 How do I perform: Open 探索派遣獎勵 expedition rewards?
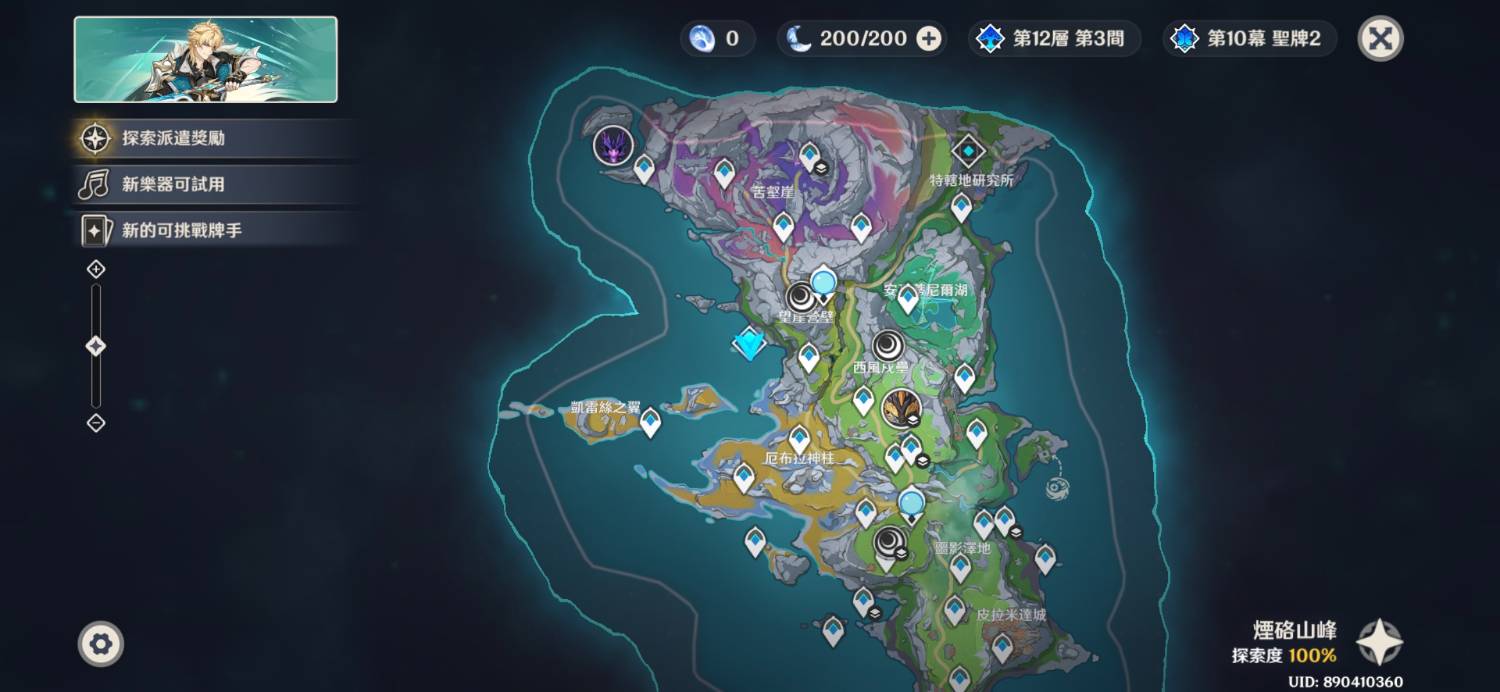click(x=173, y=138)
